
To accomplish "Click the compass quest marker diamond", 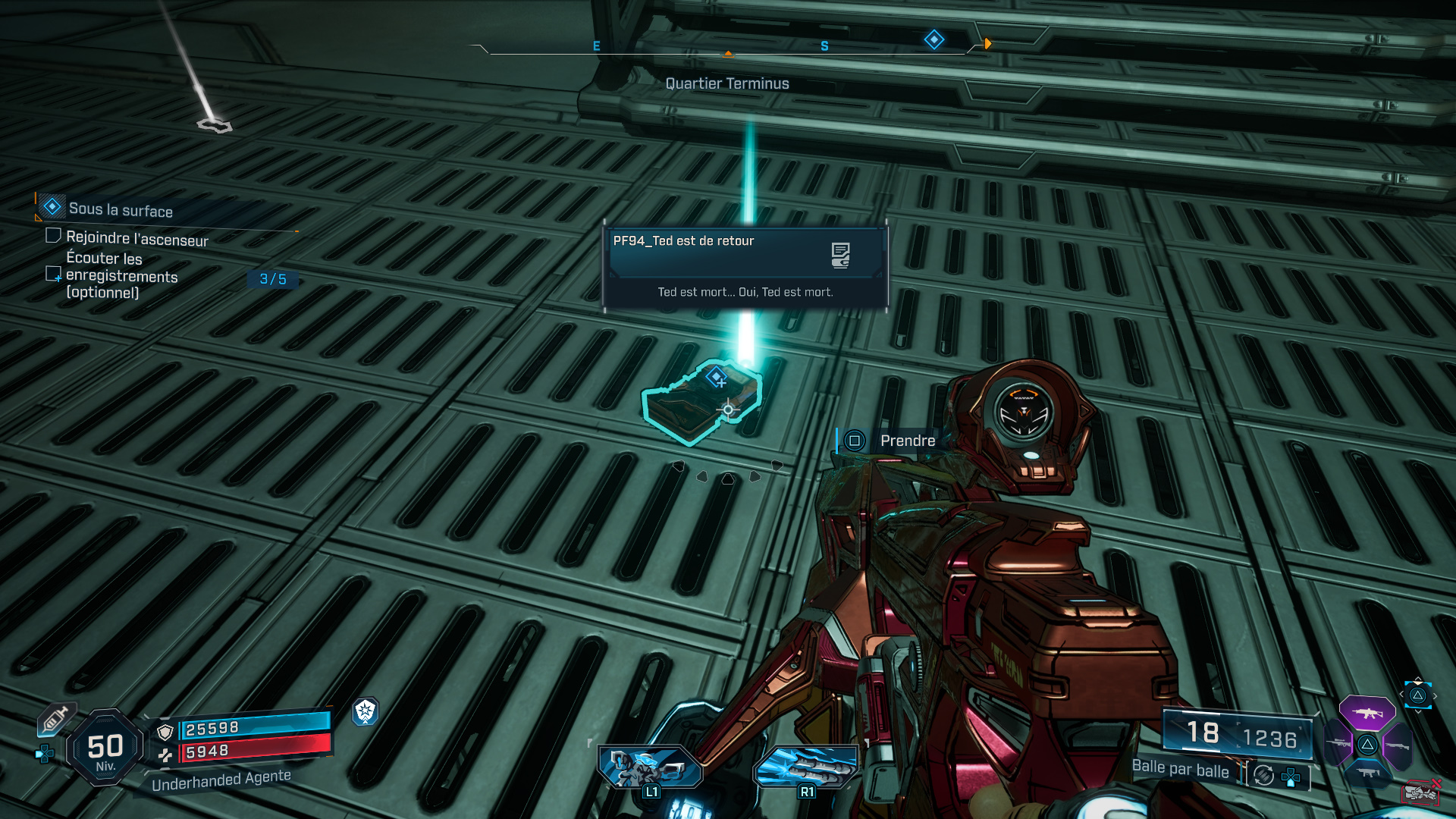I will point(934,39).
